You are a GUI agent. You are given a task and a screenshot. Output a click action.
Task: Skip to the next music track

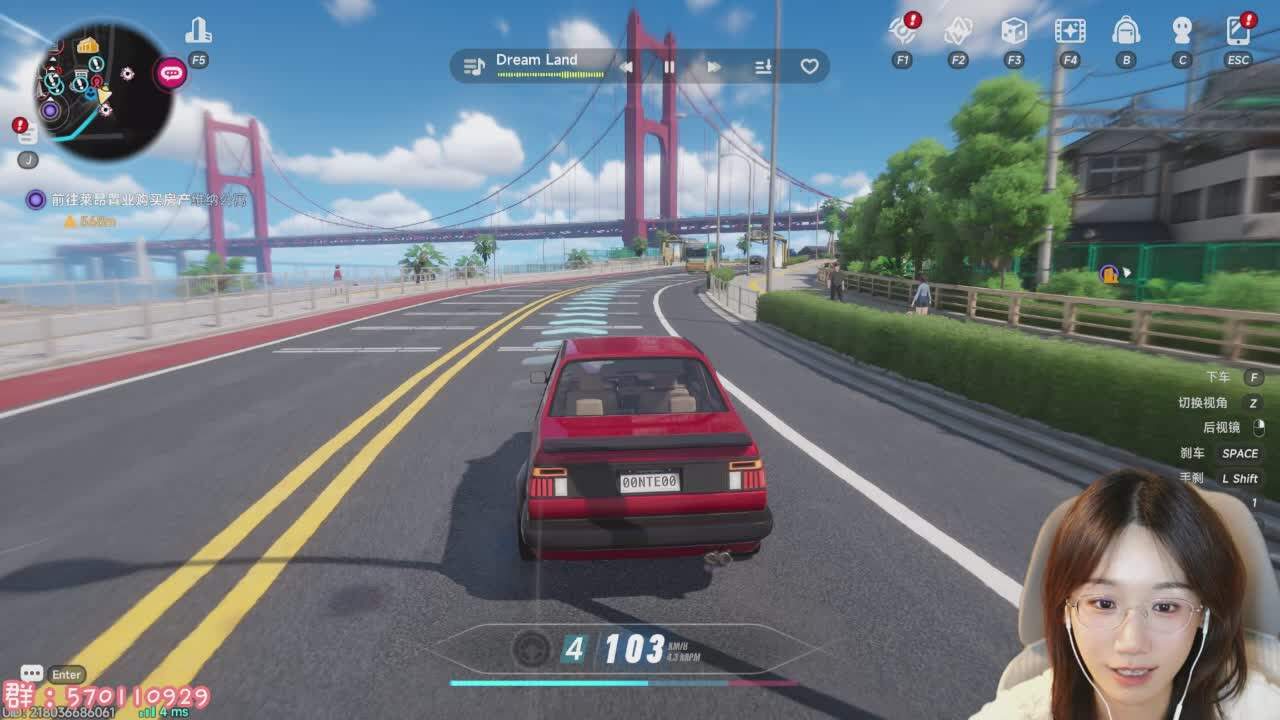point(714,67)
